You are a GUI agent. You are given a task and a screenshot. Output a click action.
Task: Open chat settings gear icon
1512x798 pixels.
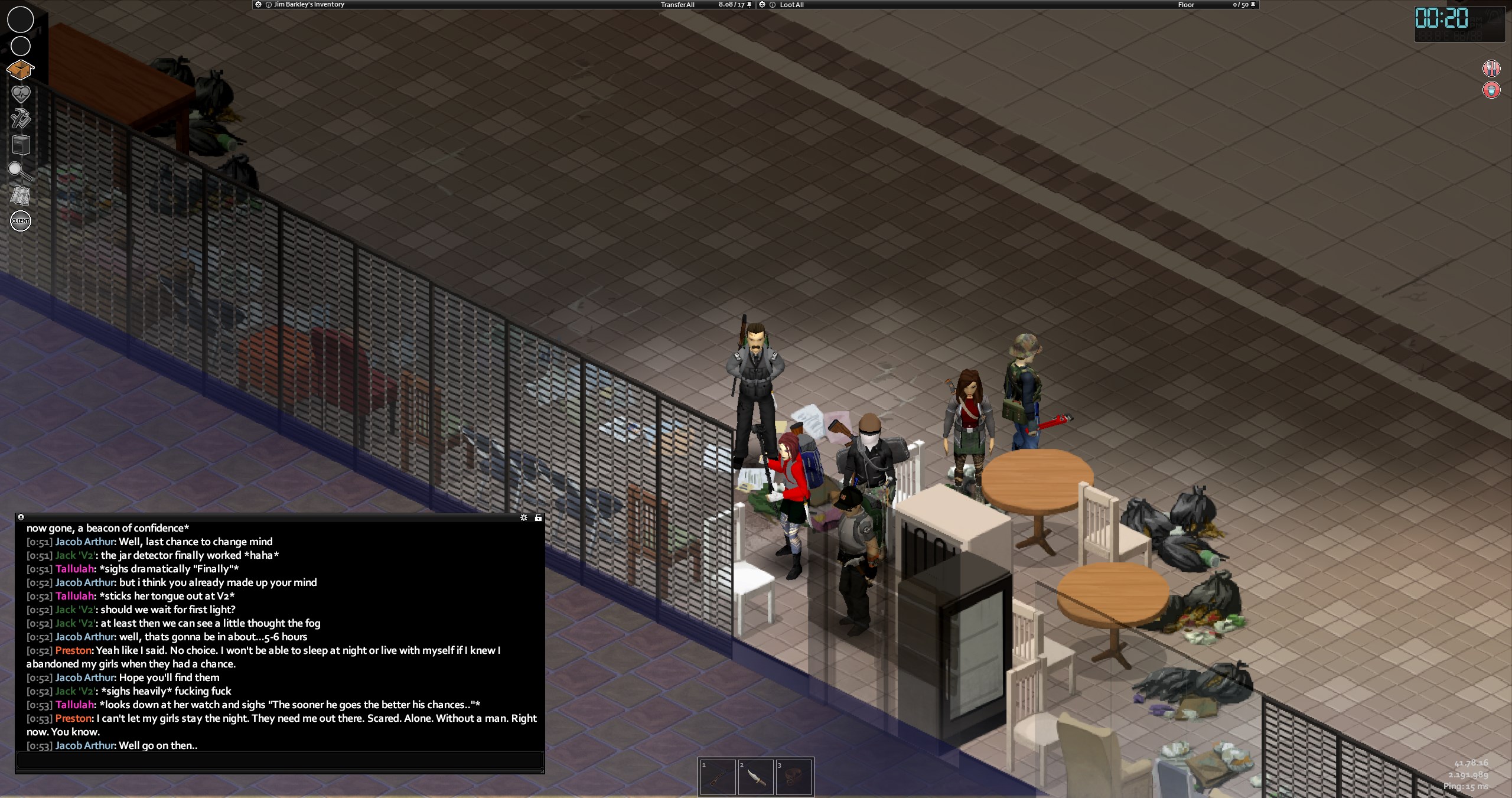pos(524,517)
